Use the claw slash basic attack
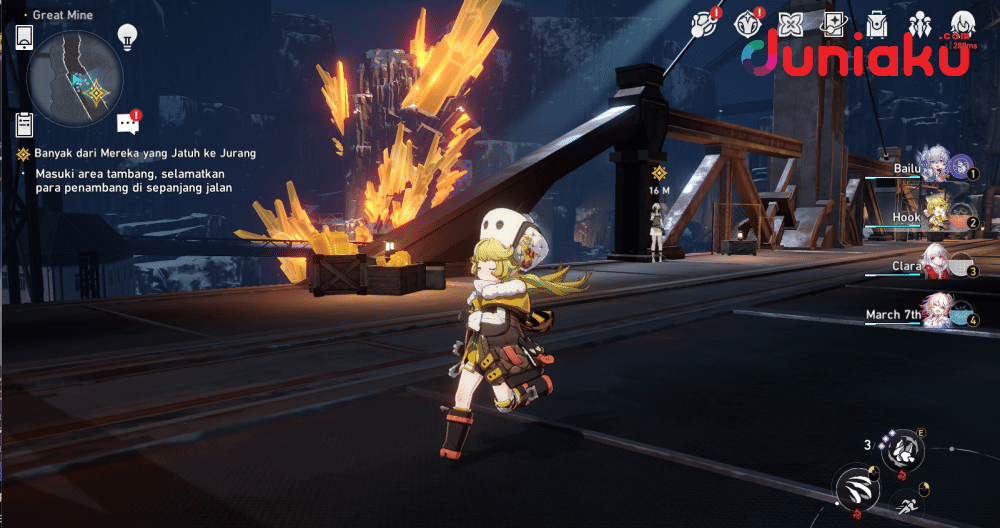 tap(857, 487)
